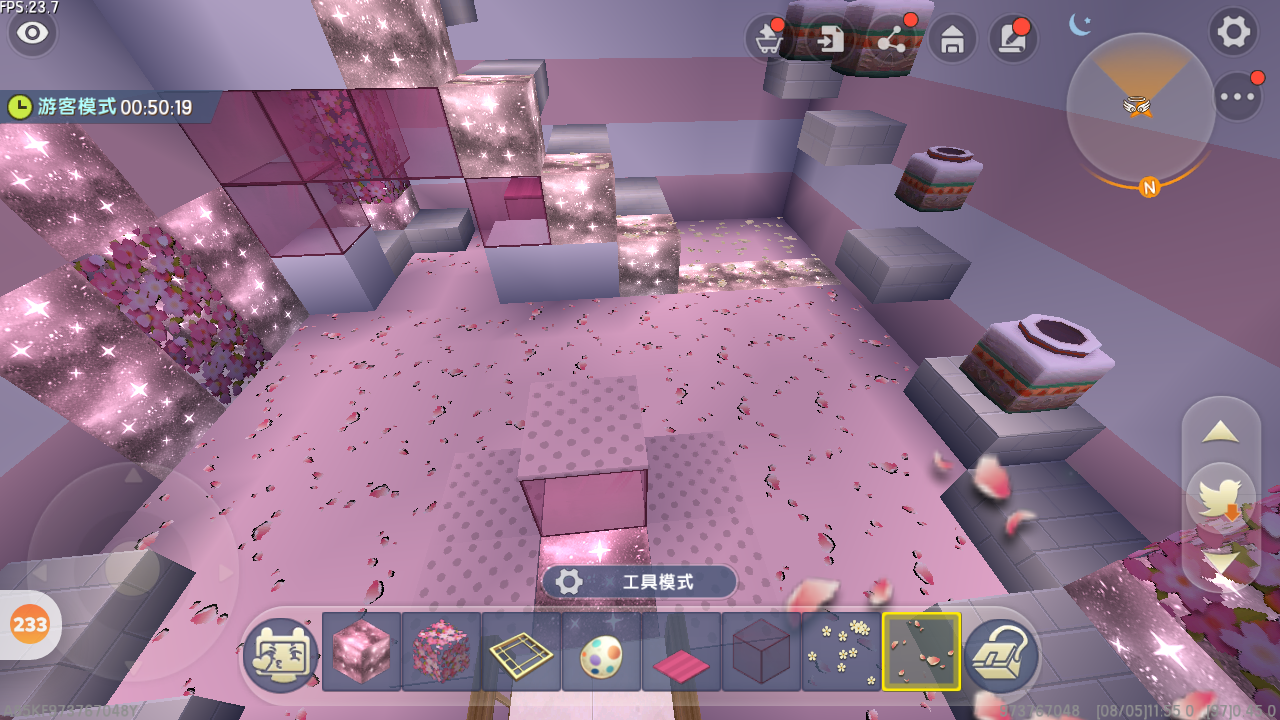
Task: Select the spotted egg in hotbar
Action: tap(601, 653)
